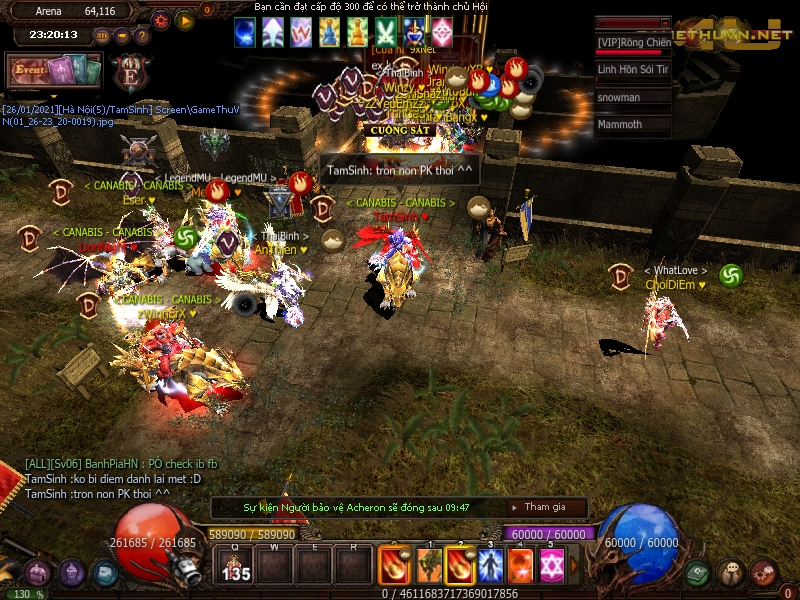The width and height of the screenshot is (800, 600).
Task: Select the Linh Hồn Sói entry
Action: click(x=633, y=70)
